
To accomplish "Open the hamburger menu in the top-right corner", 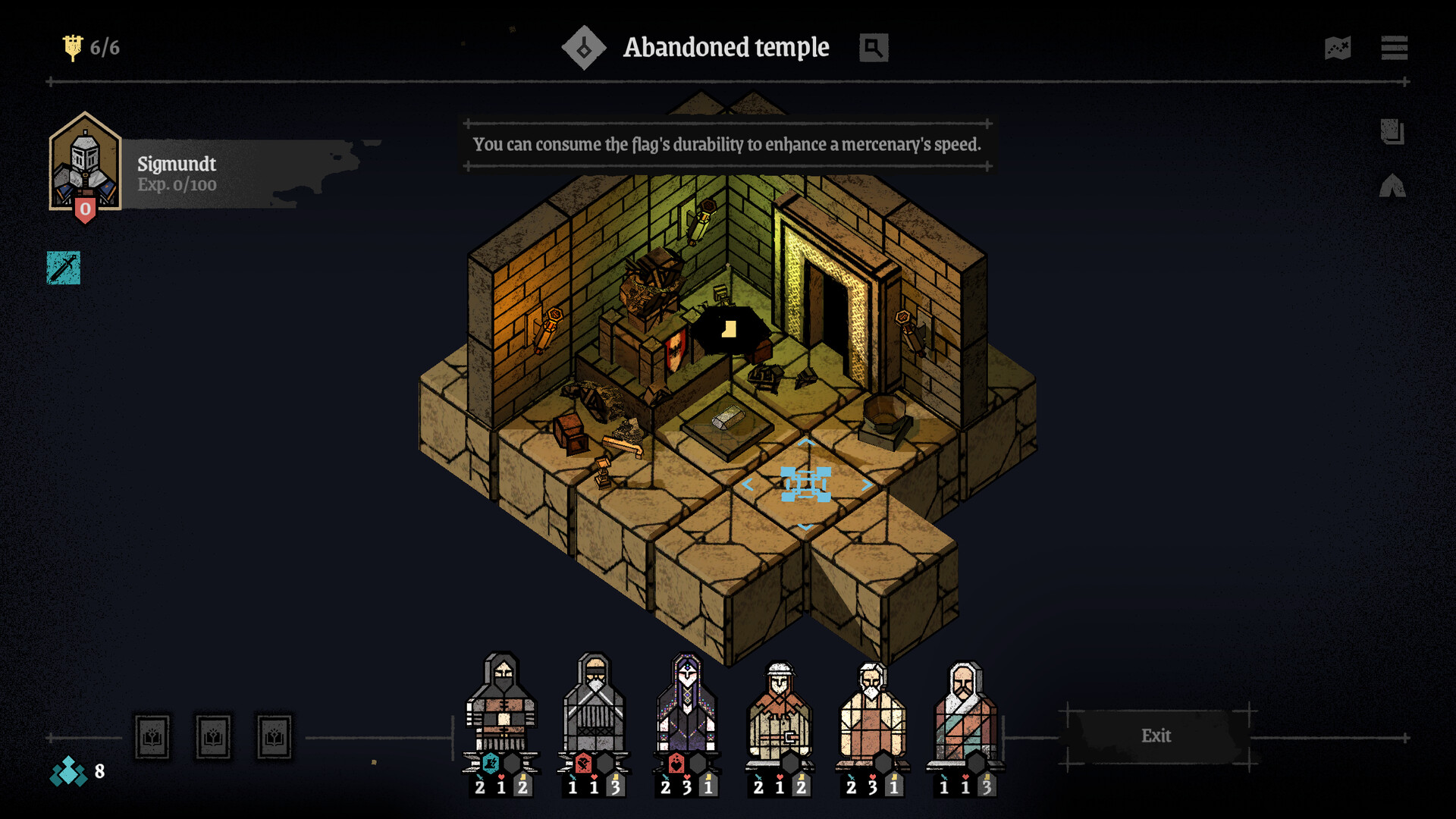I will pyautogui.click(x=1394, y=48).
